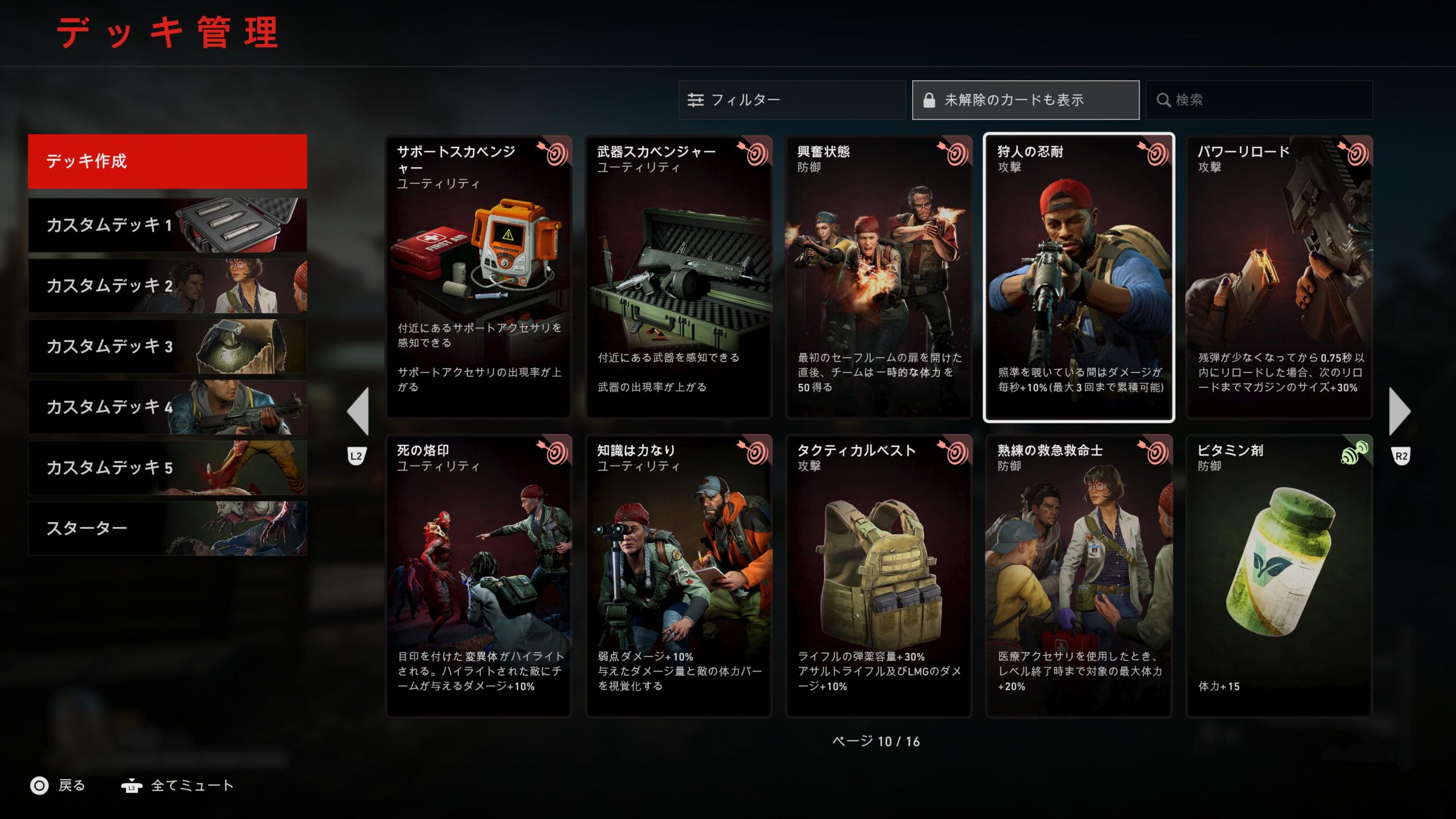Select the サポートスカベンジャー card
This screenshot has height=819, width=1456.
click(478, 278)
